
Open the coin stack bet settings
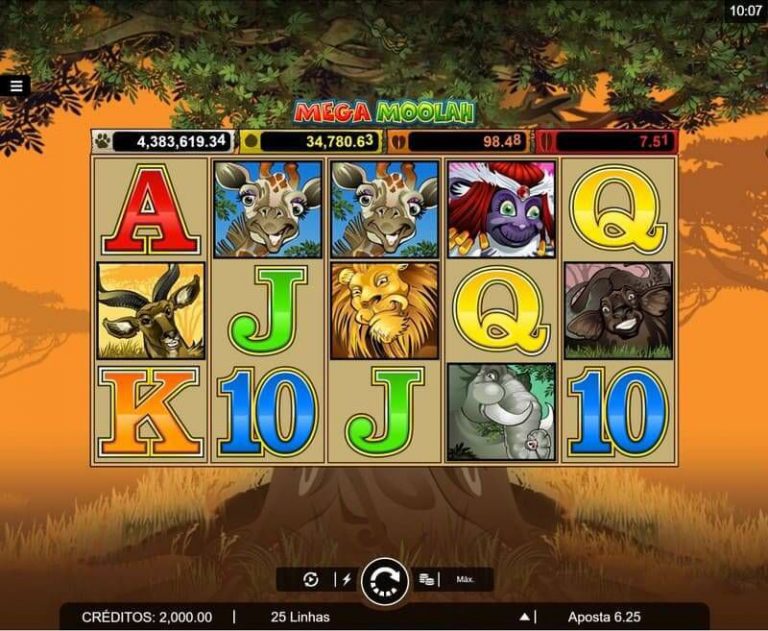tap(426, 579)
